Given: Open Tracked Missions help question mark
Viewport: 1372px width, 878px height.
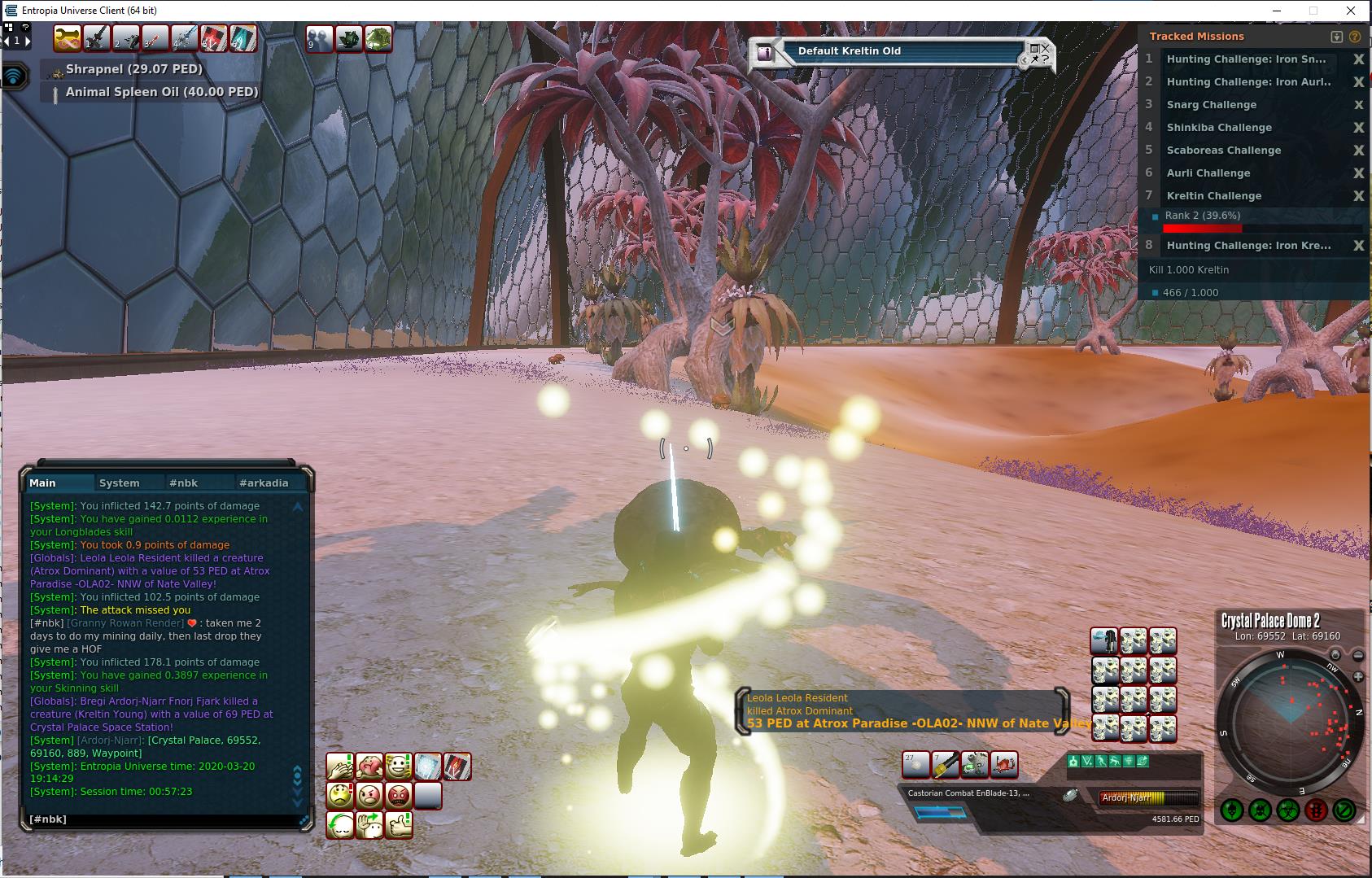Looking at the screenshot, I should click(x=1355, y=37).
